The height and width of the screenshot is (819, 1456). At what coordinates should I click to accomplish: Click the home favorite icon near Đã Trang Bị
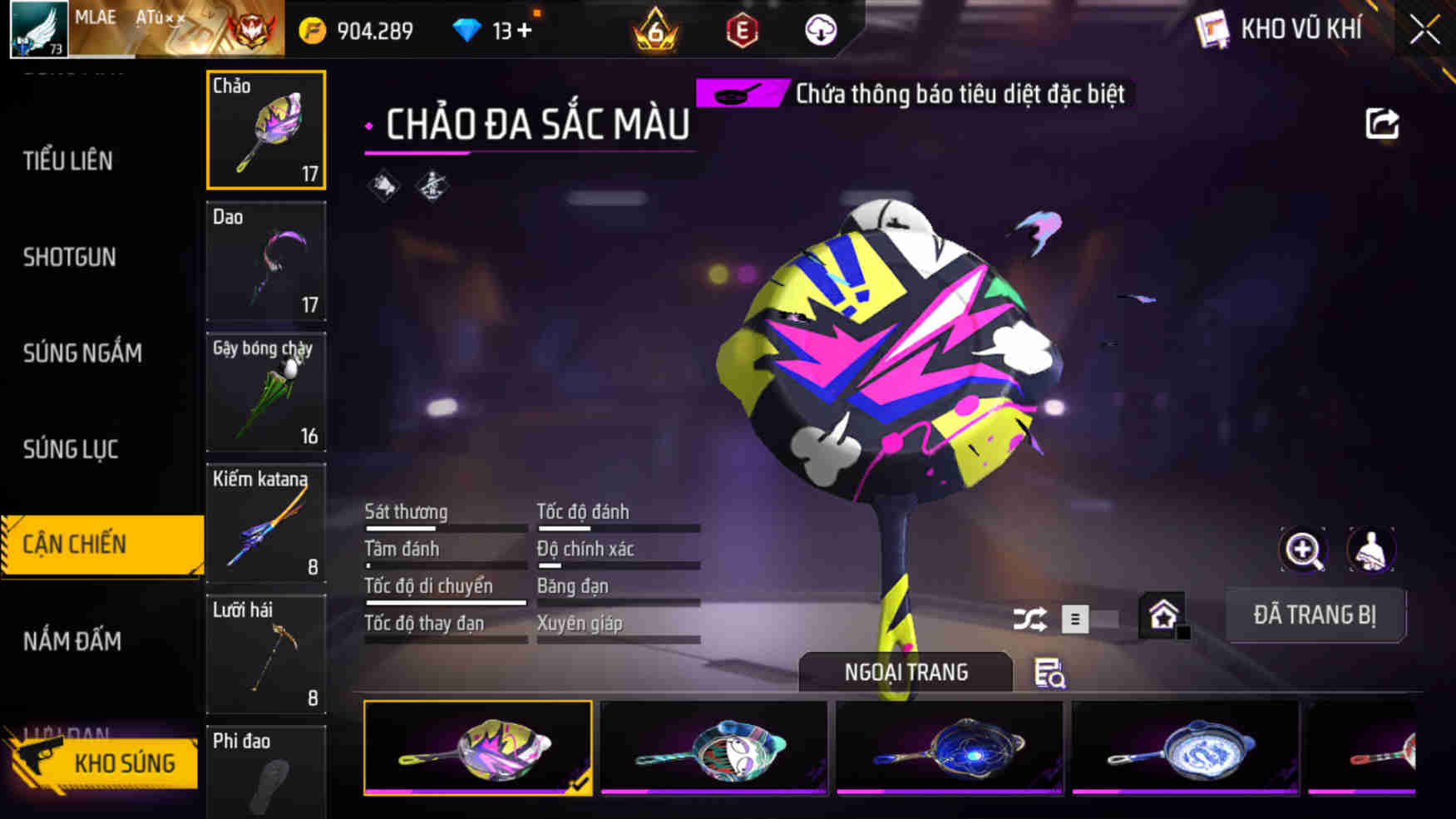point(1163,613)
